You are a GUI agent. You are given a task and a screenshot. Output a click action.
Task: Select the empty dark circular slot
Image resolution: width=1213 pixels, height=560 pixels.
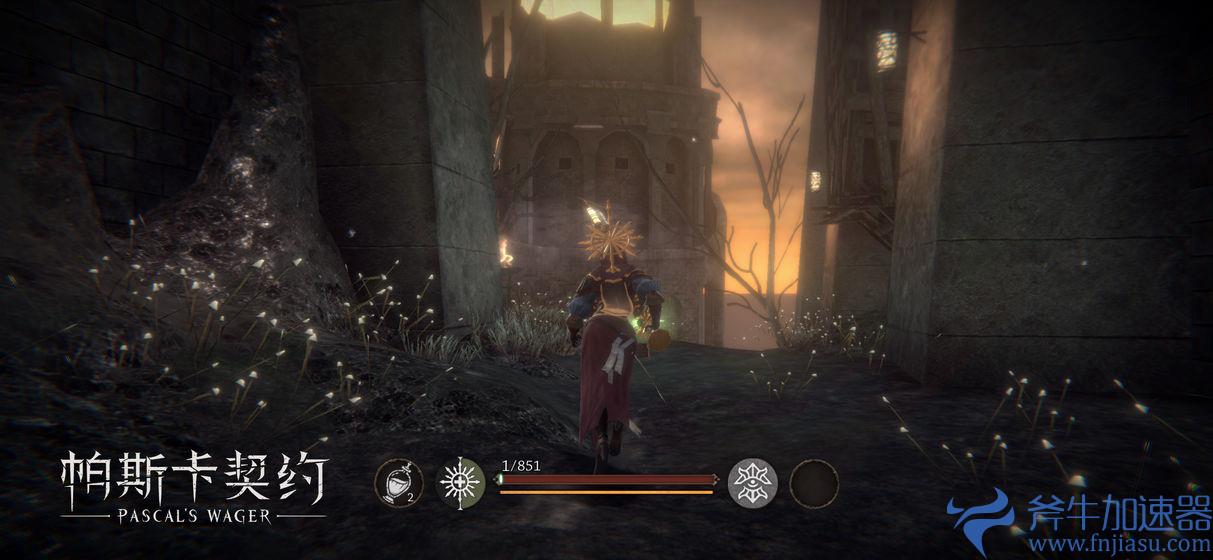click(x=814, y=483)
